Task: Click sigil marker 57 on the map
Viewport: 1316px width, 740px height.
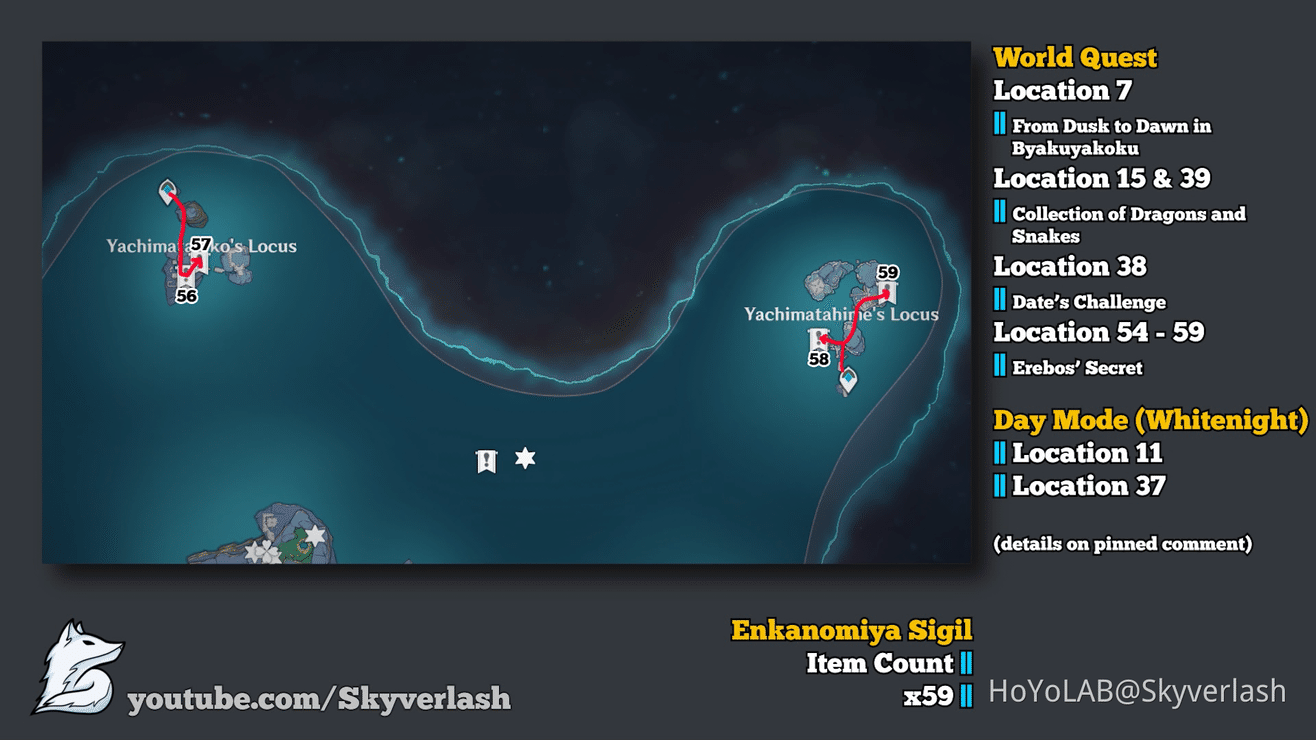Action: tap(201, 252)
